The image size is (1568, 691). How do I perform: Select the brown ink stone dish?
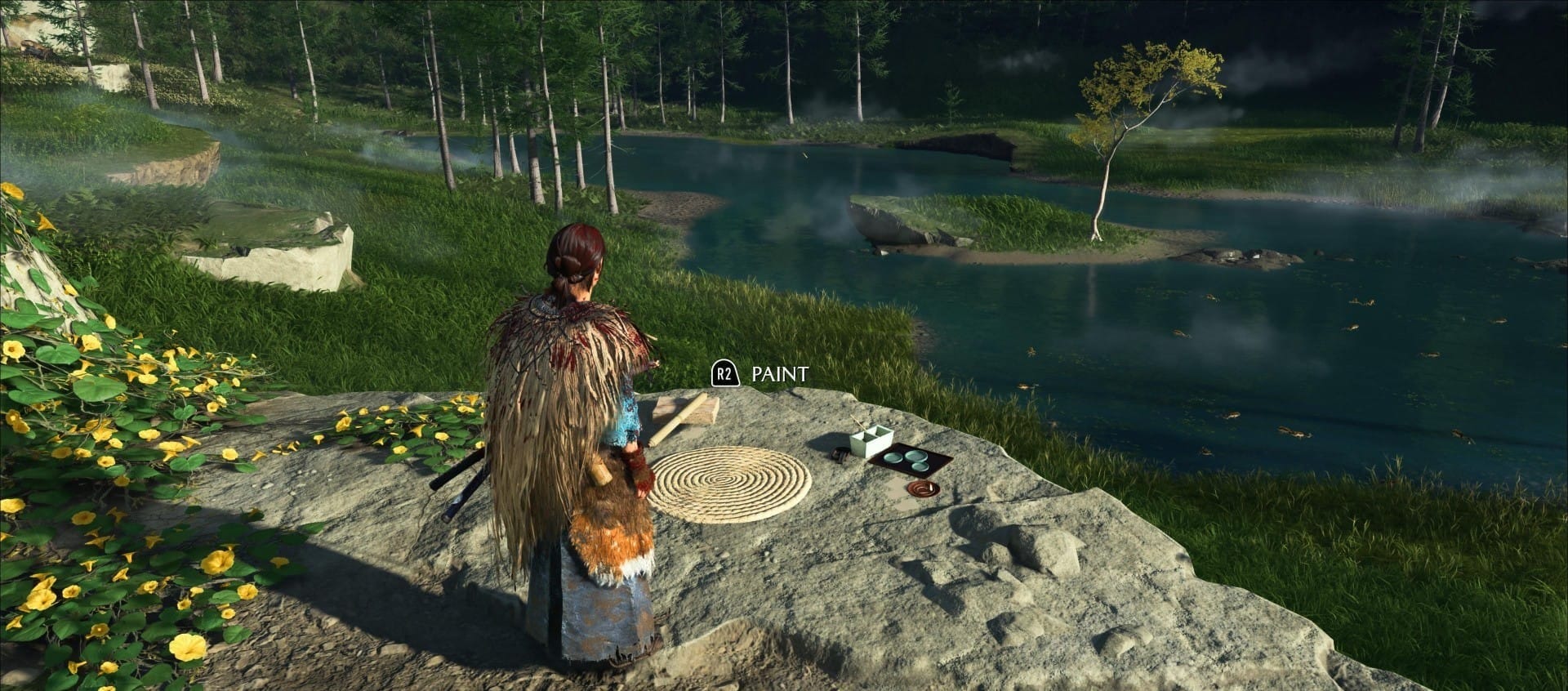(922, 488)
